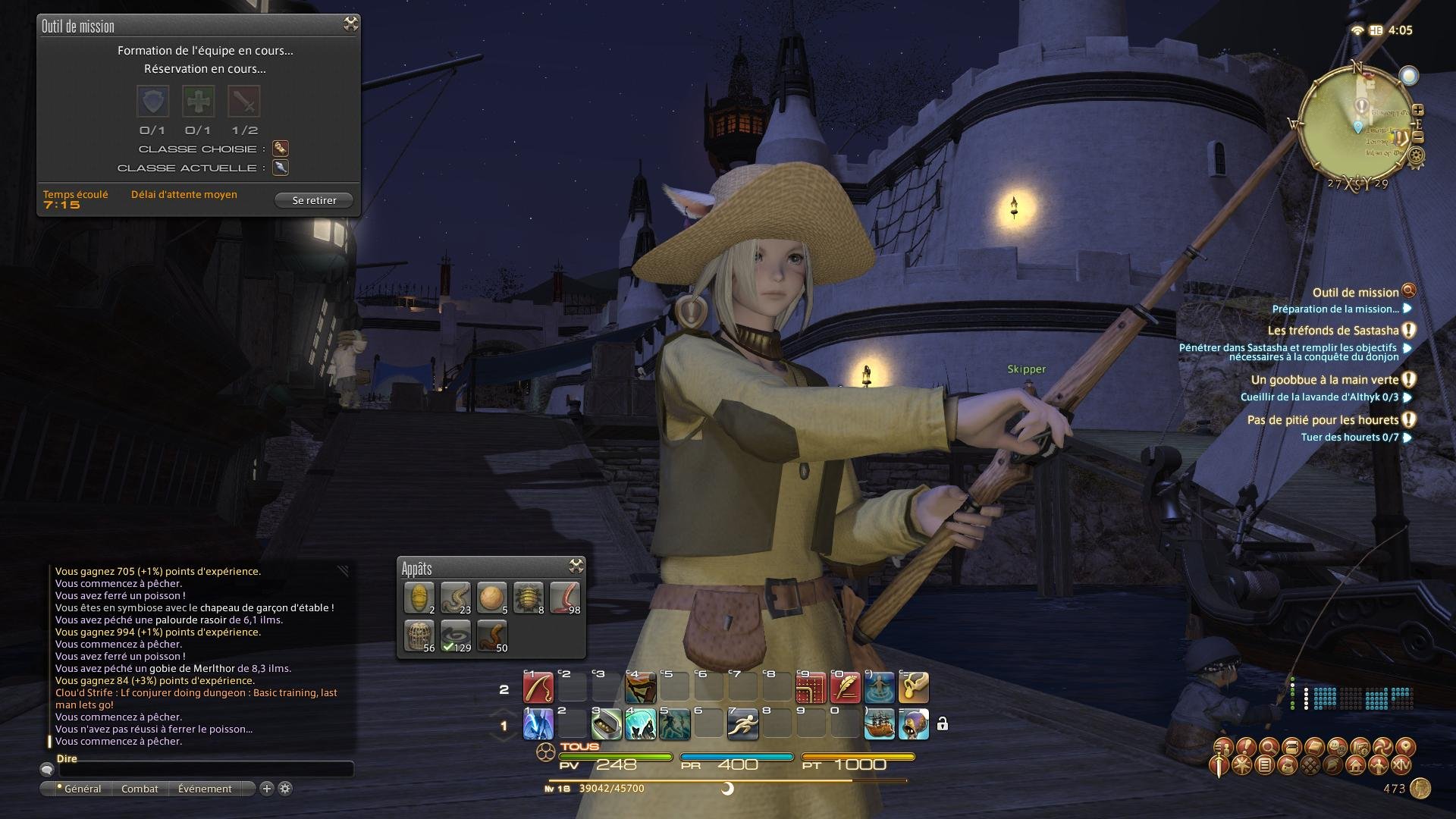Close the Outil de mission window

click(x=350, y=24)
